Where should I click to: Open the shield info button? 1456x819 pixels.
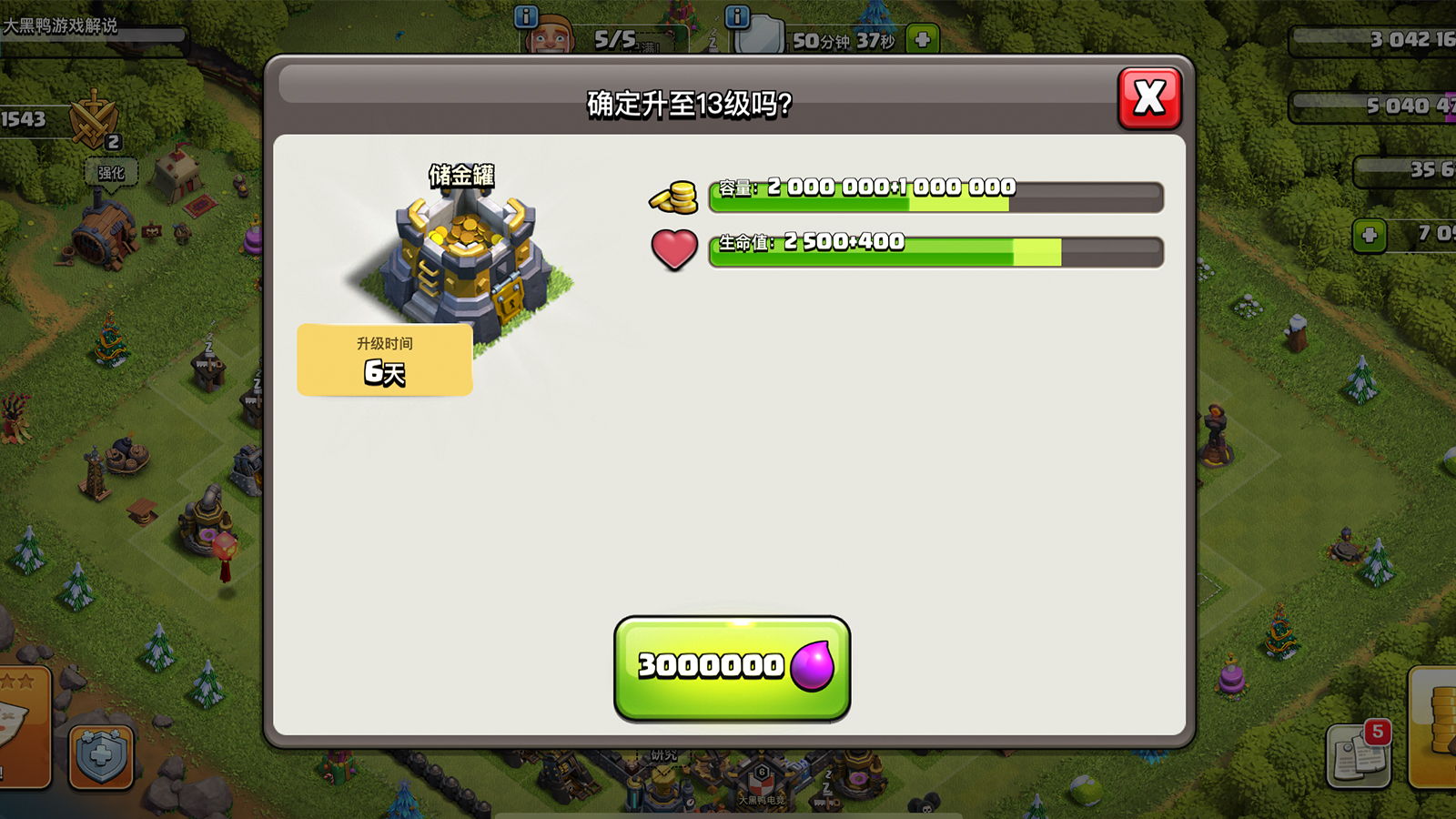coord(737,15)
